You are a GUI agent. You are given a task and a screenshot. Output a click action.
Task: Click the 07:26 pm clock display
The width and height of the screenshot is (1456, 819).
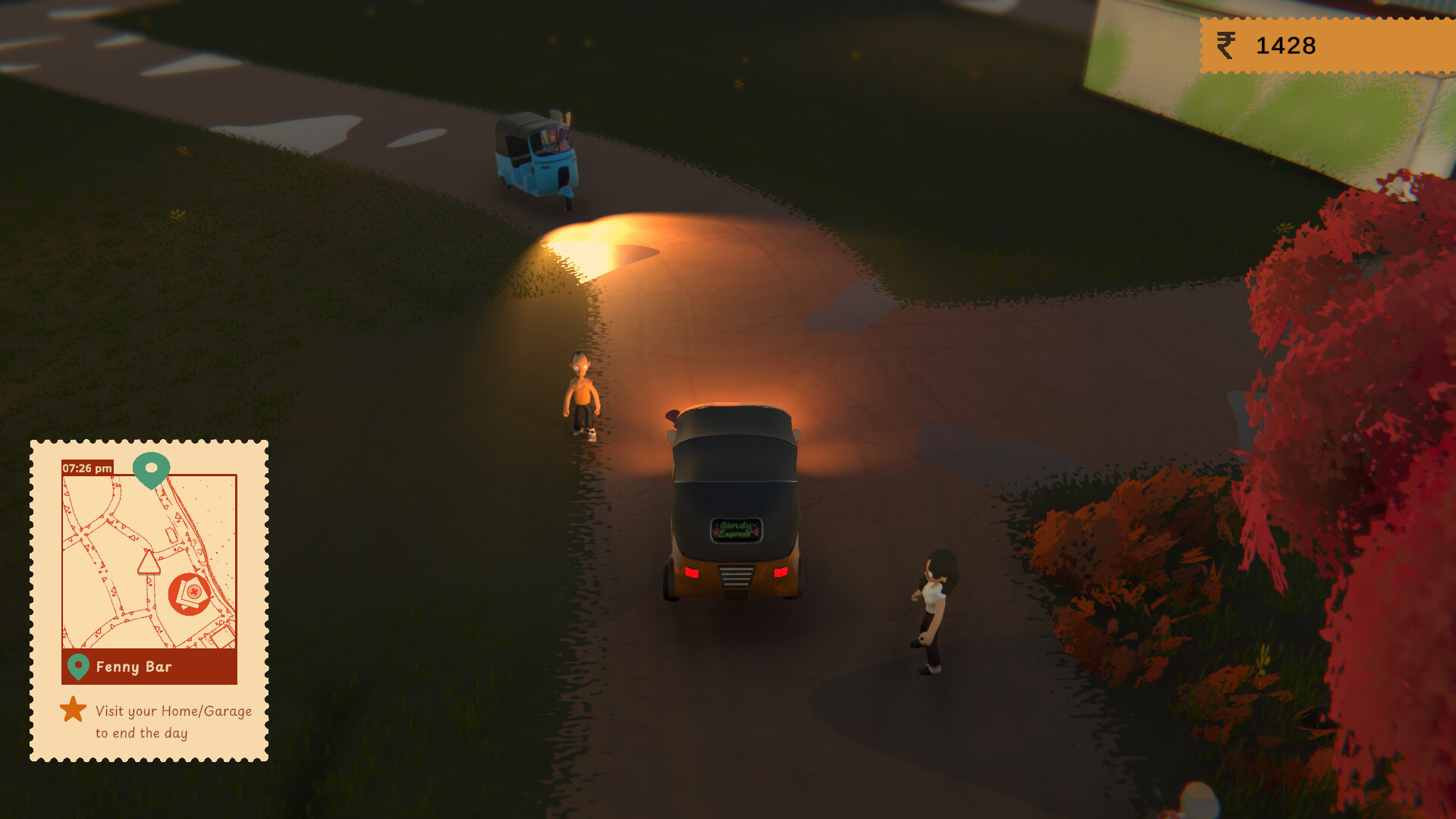[86, 469]
